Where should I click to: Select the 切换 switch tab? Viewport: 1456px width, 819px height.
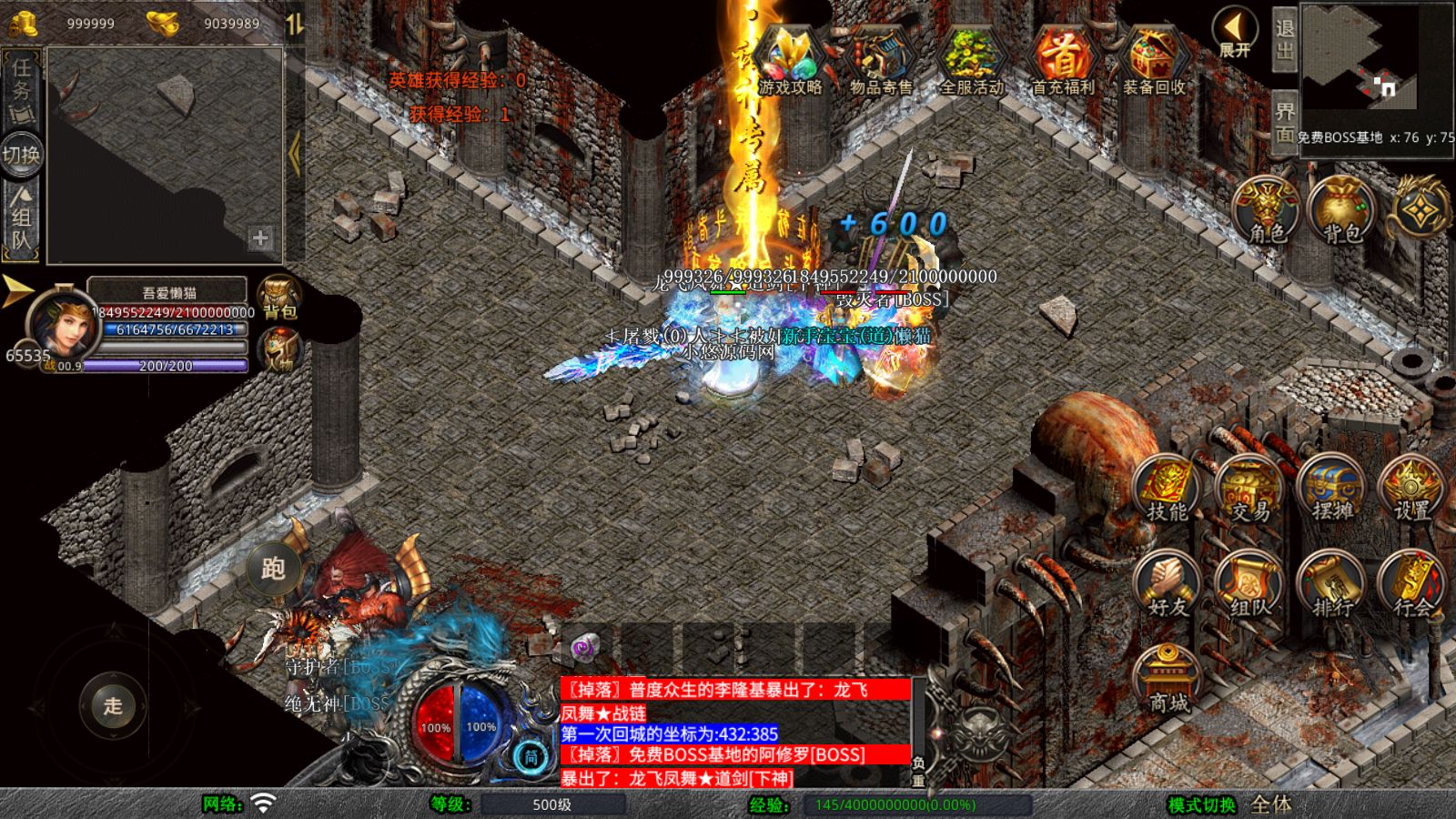21,154
